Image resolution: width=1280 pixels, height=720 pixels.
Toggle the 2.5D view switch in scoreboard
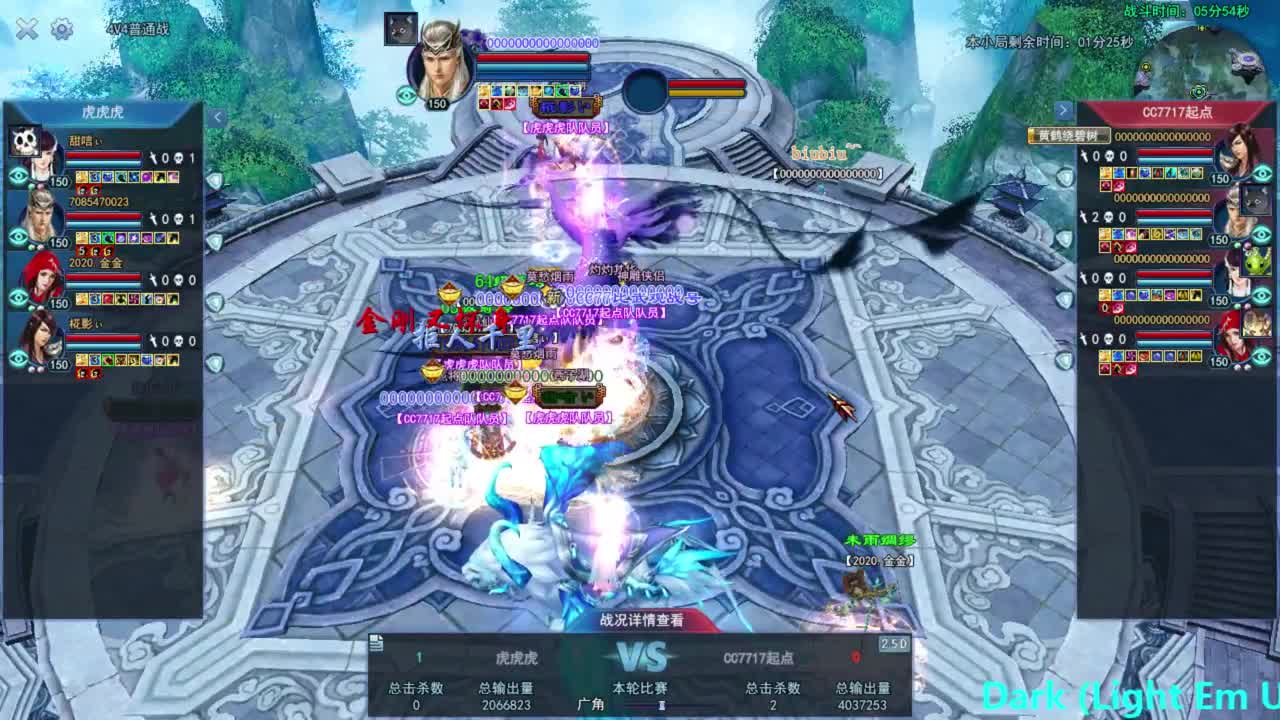[894, 645]
